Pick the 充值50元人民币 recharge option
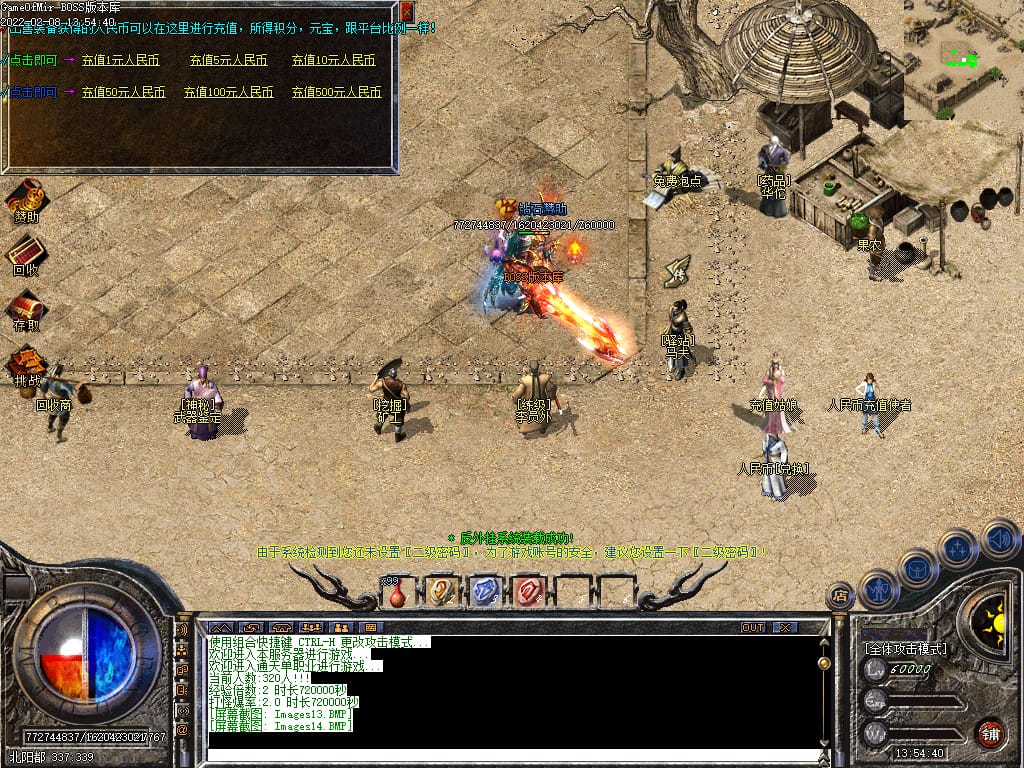Screen dimensions: 1024x768 click(x=123, y=92)
